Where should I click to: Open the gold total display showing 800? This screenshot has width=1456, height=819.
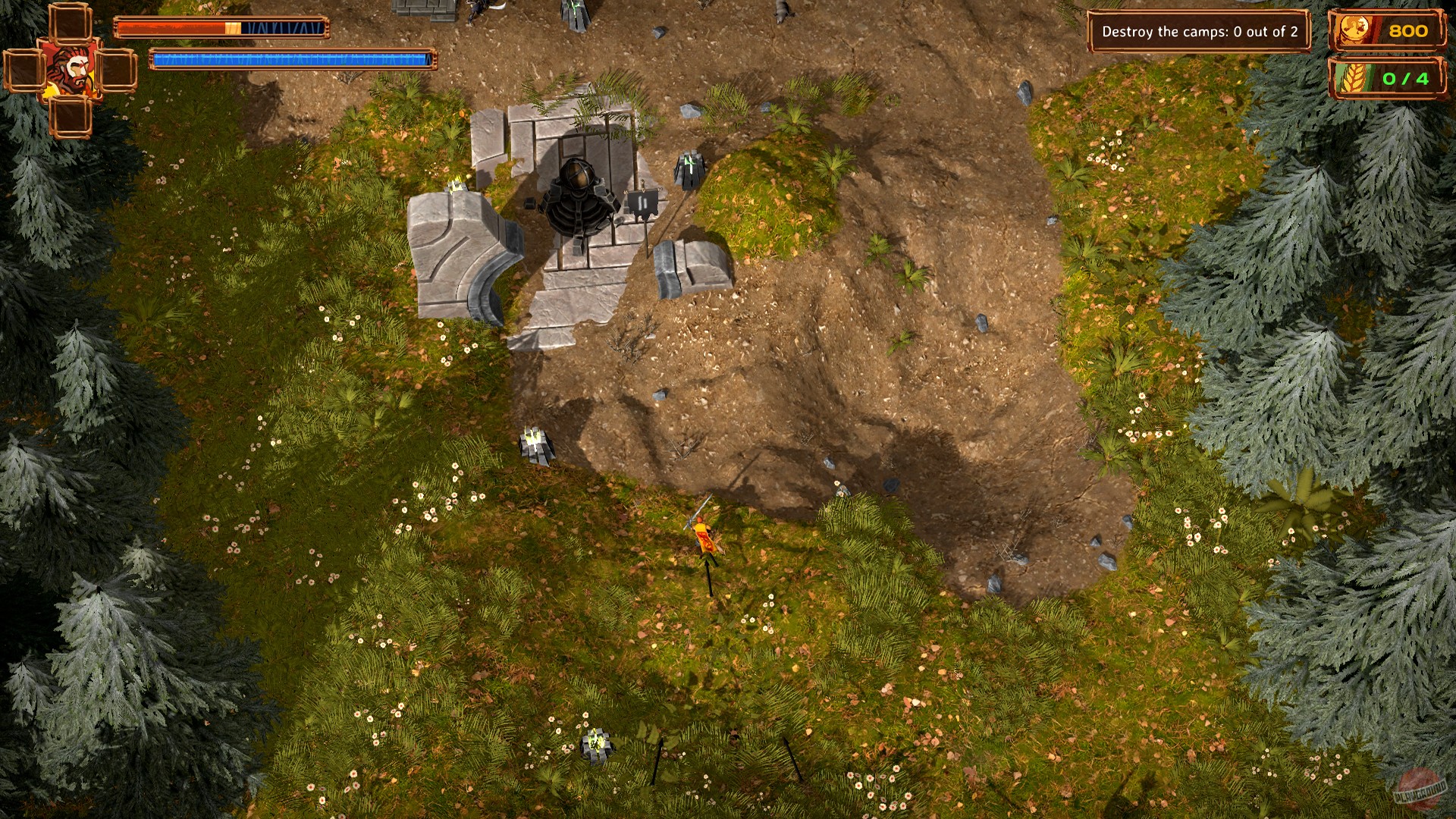pos(1407,32)
